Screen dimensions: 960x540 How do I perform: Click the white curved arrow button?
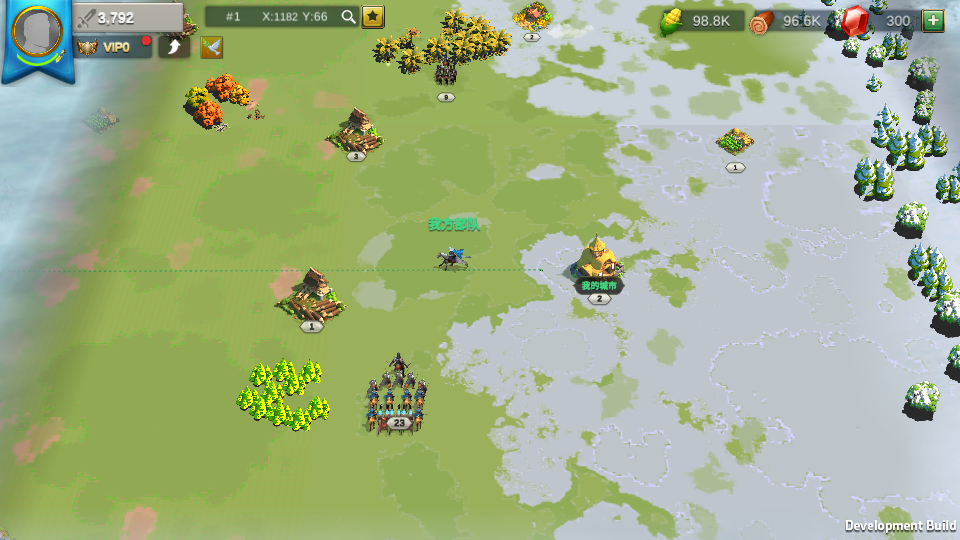(174, 47)
